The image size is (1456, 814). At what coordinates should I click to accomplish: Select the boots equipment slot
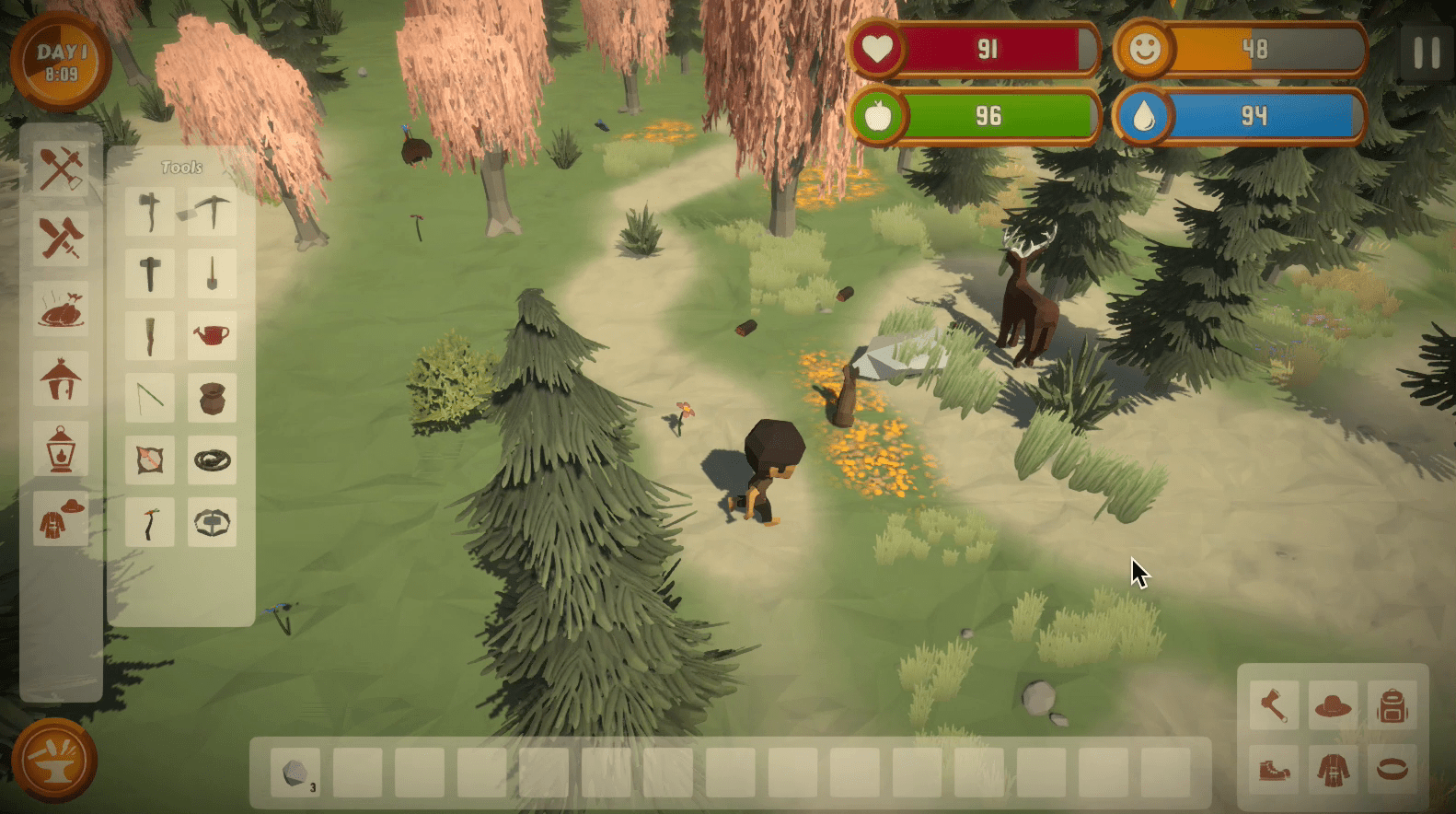pos(1274,769)
